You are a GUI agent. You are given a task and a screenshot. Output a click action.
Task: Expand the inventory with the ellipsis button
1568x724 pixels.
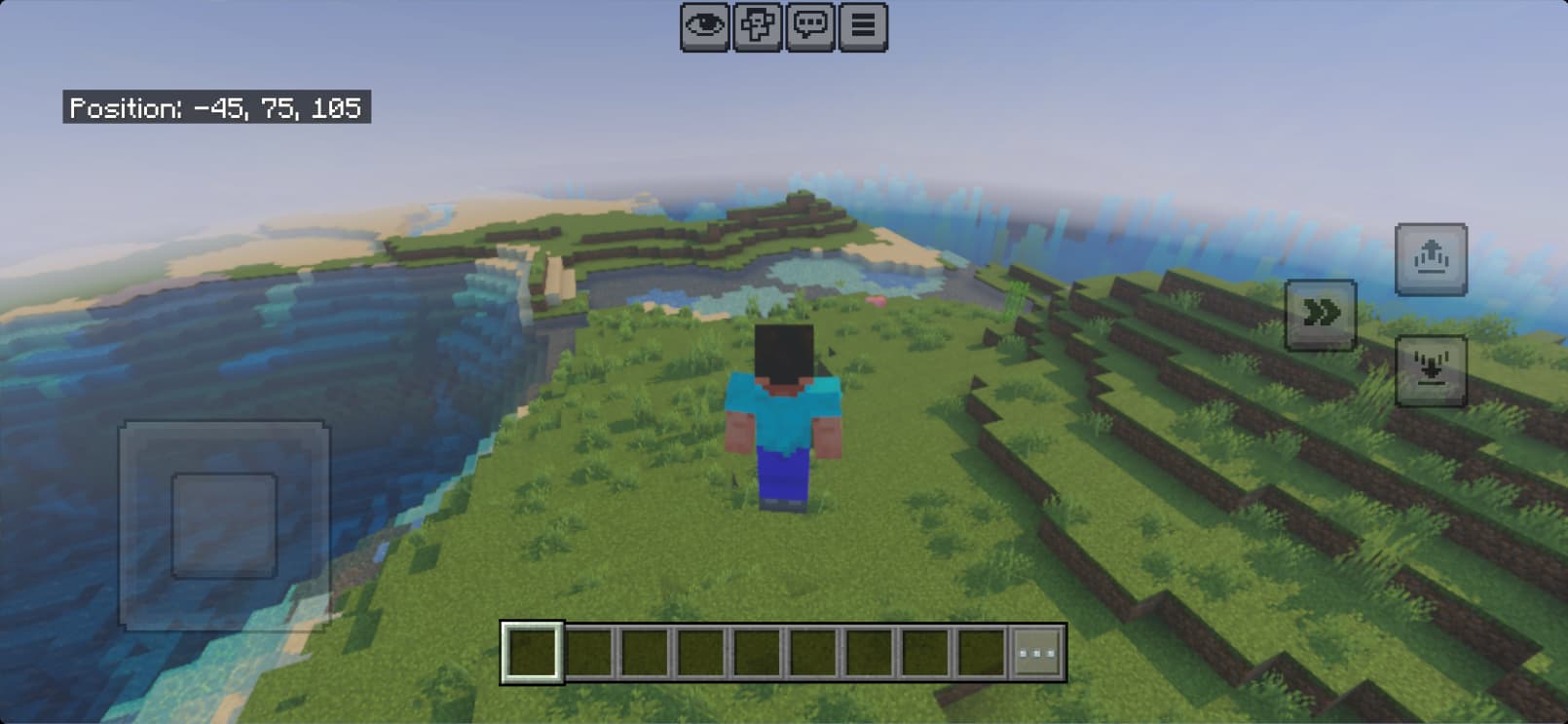pyautogui.click(x=1037, y=651)
